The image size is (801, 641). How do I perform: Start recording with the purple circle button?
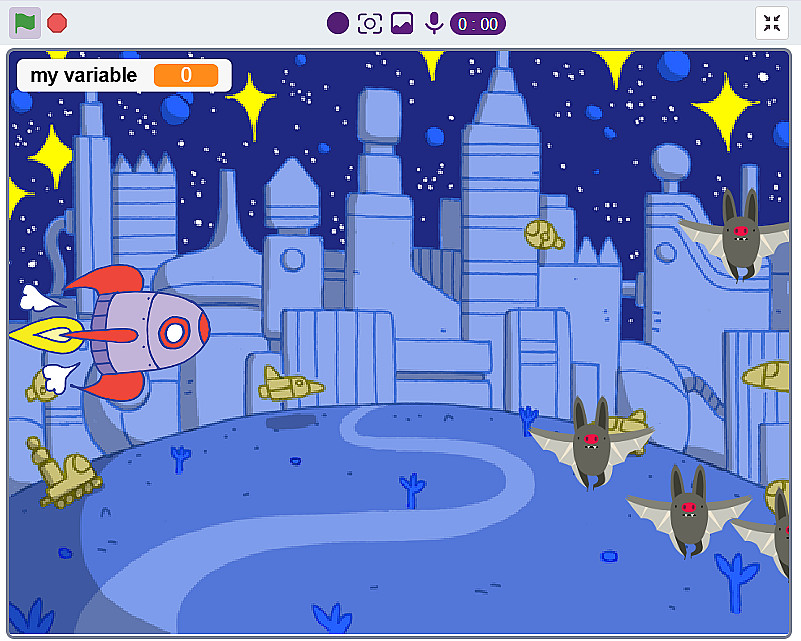point(338,23)
